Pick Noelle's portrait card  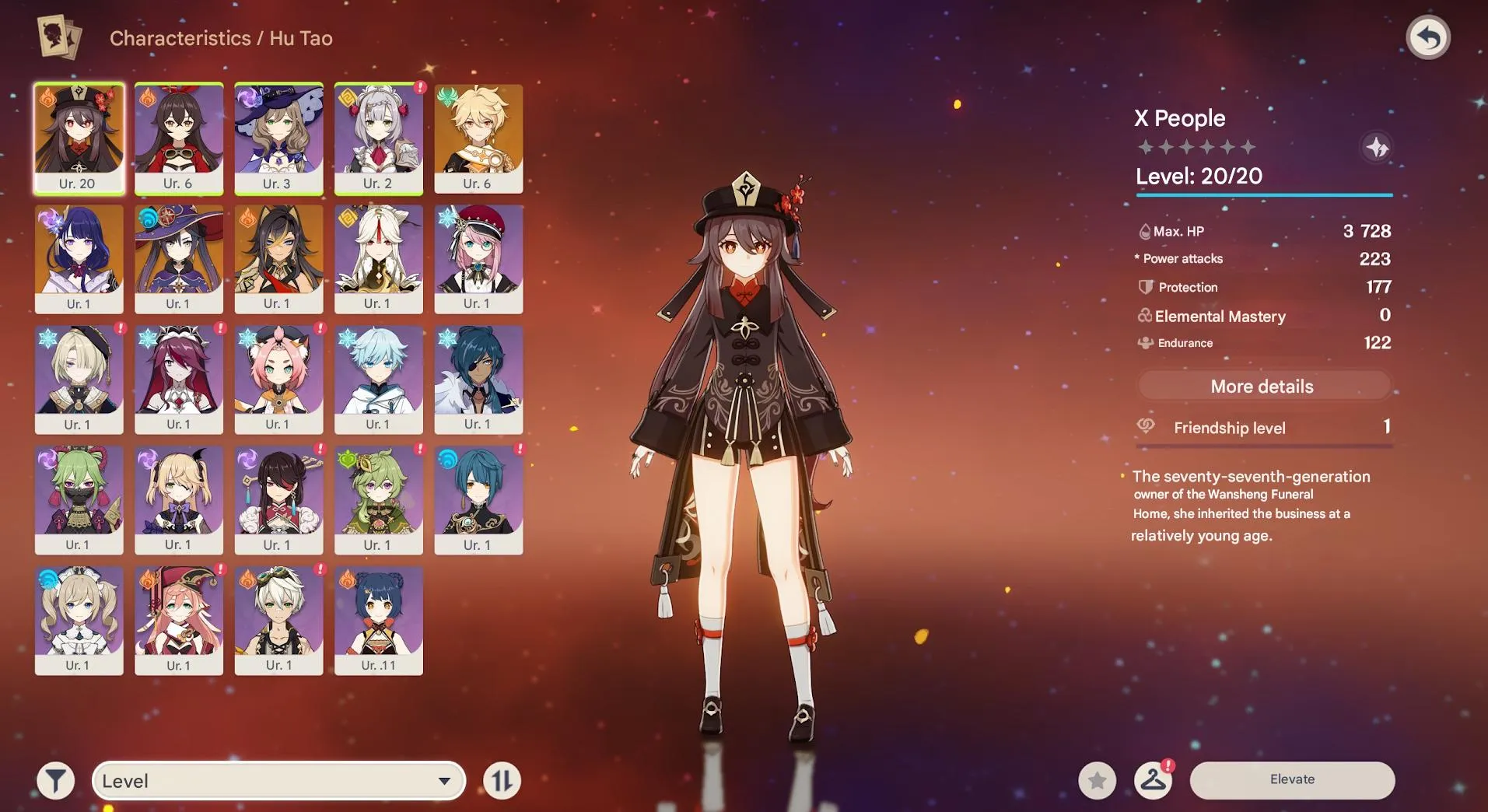point(378,138)
